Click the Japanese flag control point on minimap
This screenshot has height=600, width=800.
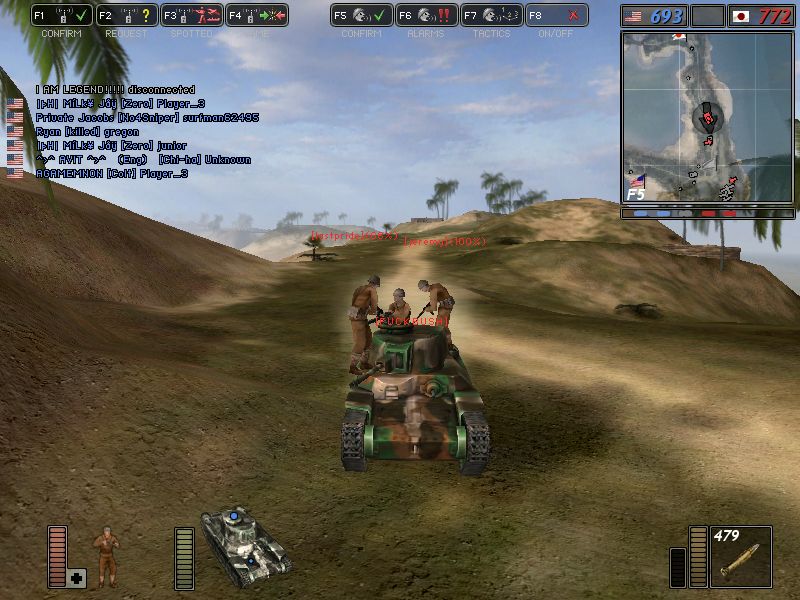(x=680, y=38)
